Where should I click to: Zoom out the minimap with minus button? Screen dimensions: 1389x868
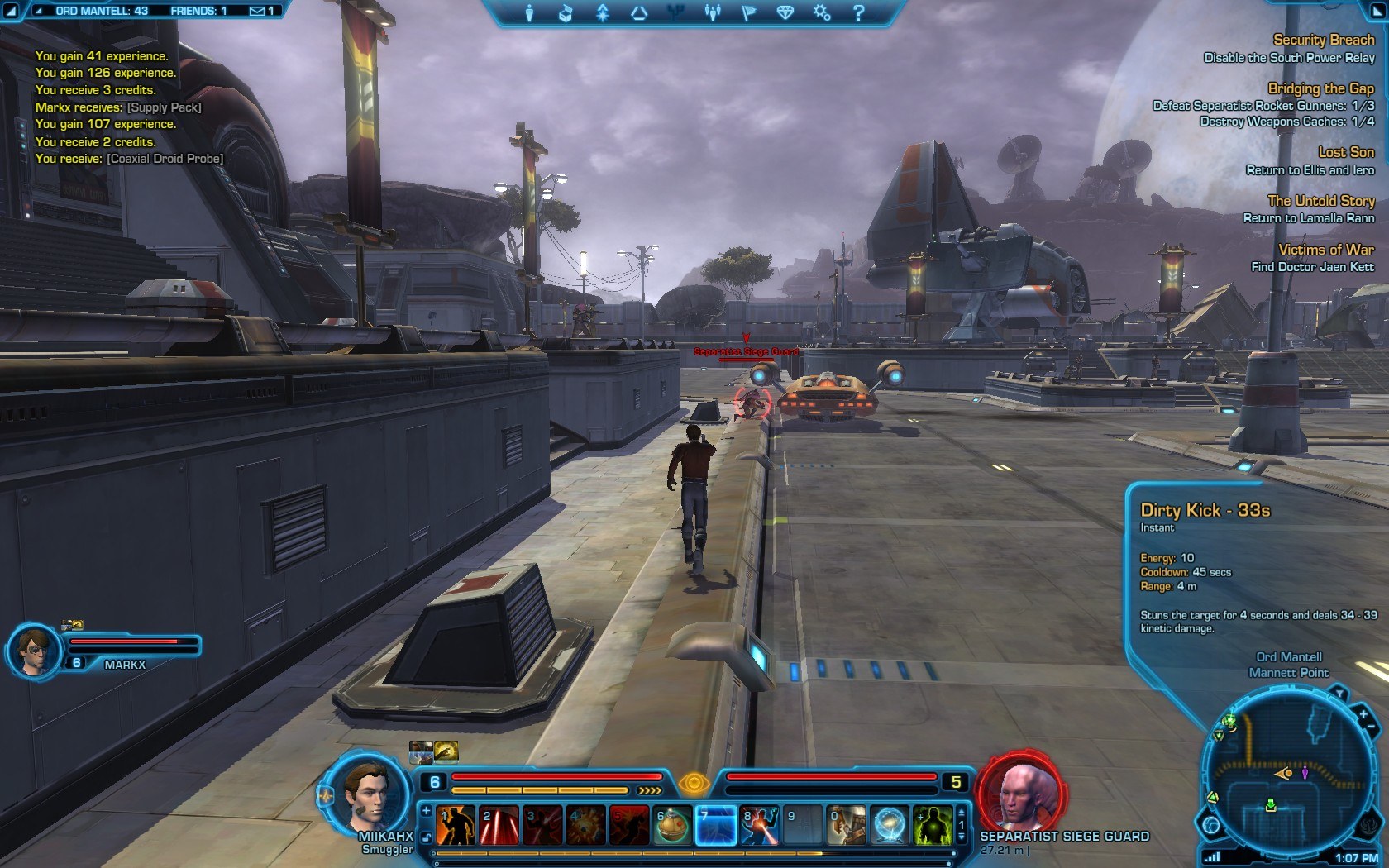click(x=1372, y=727)
